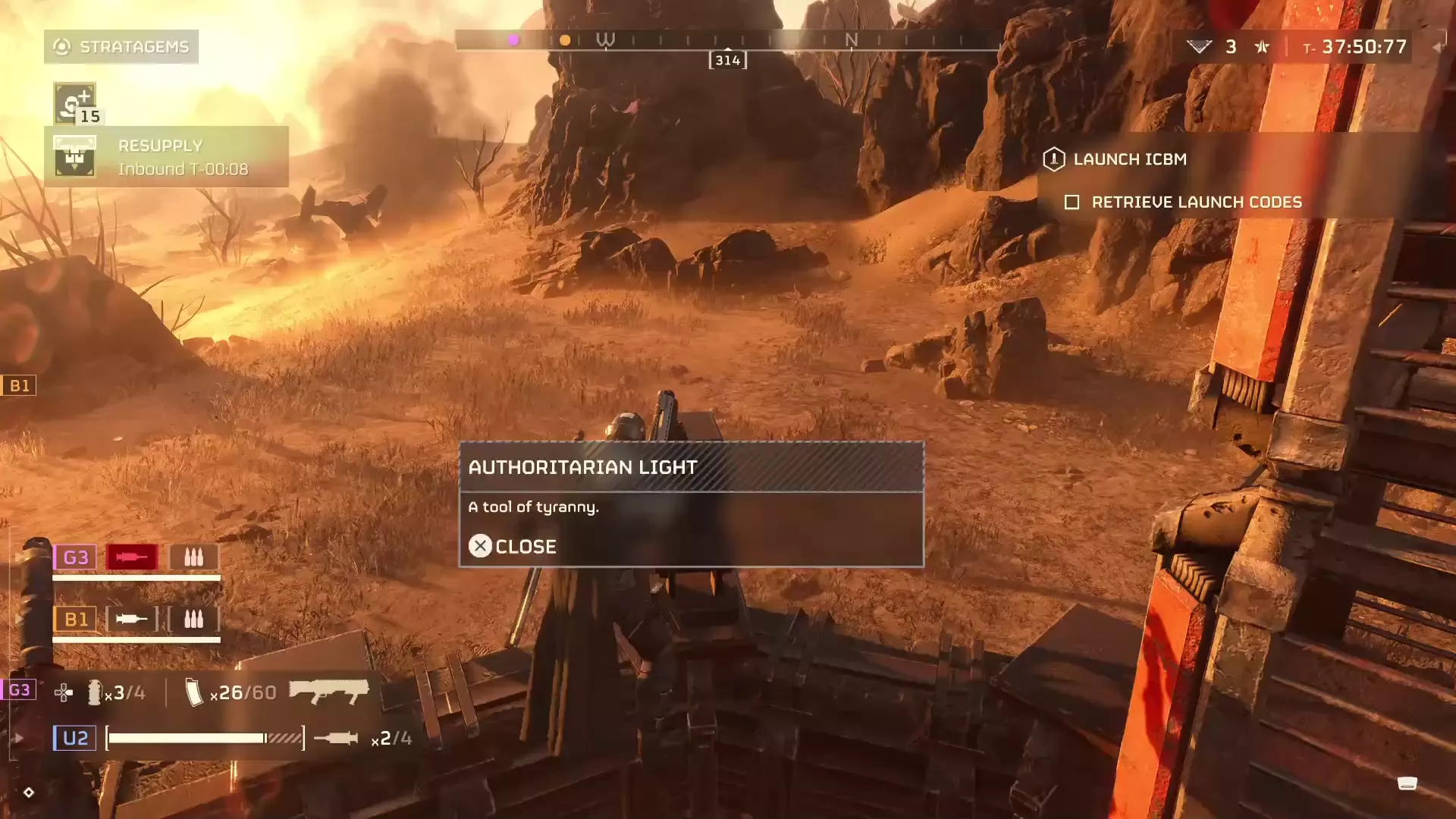The width and height of the screenshot is (1456, 819).
Task: Click the reinforcement count icon beside 3
Action: click(1199, 47)
